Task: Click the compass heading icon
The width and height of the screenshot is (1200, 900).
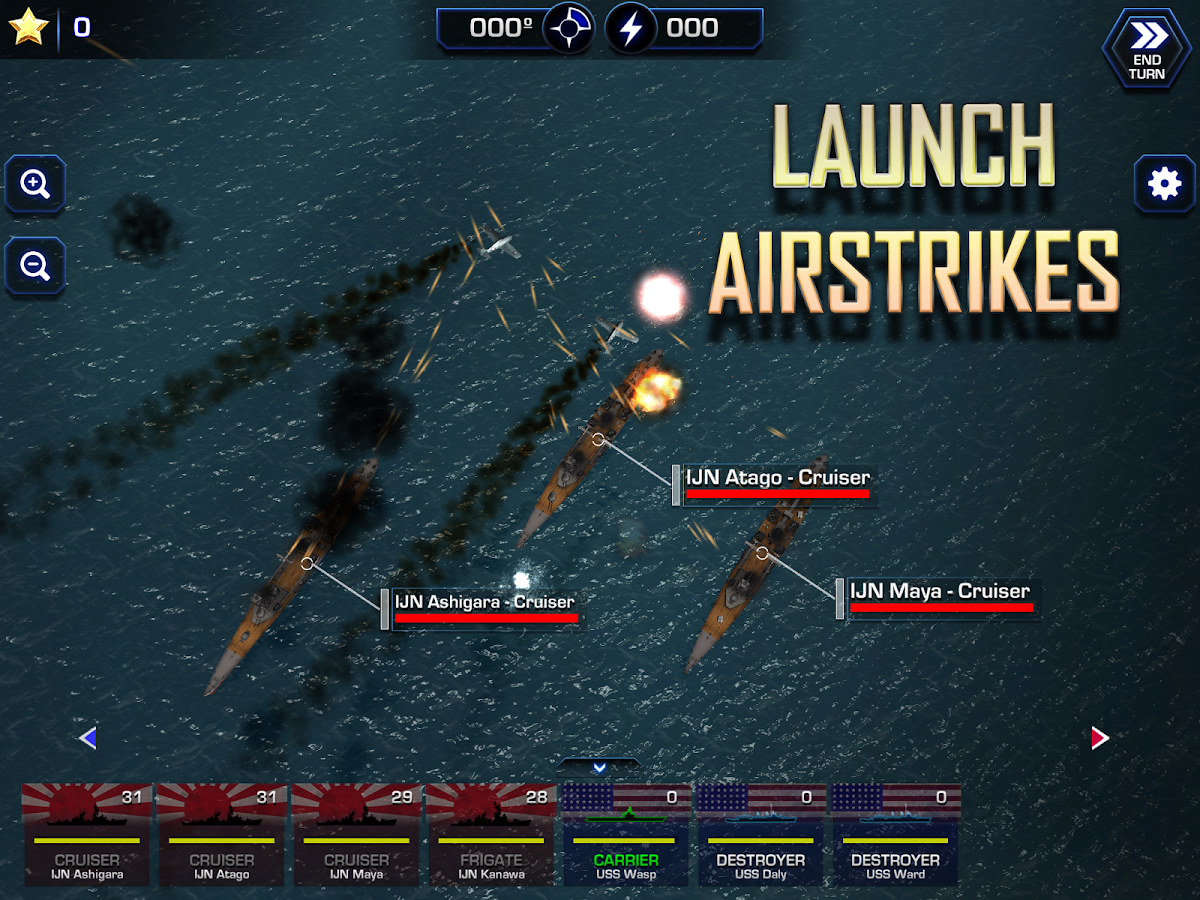Action: click(x=569, y=29)
